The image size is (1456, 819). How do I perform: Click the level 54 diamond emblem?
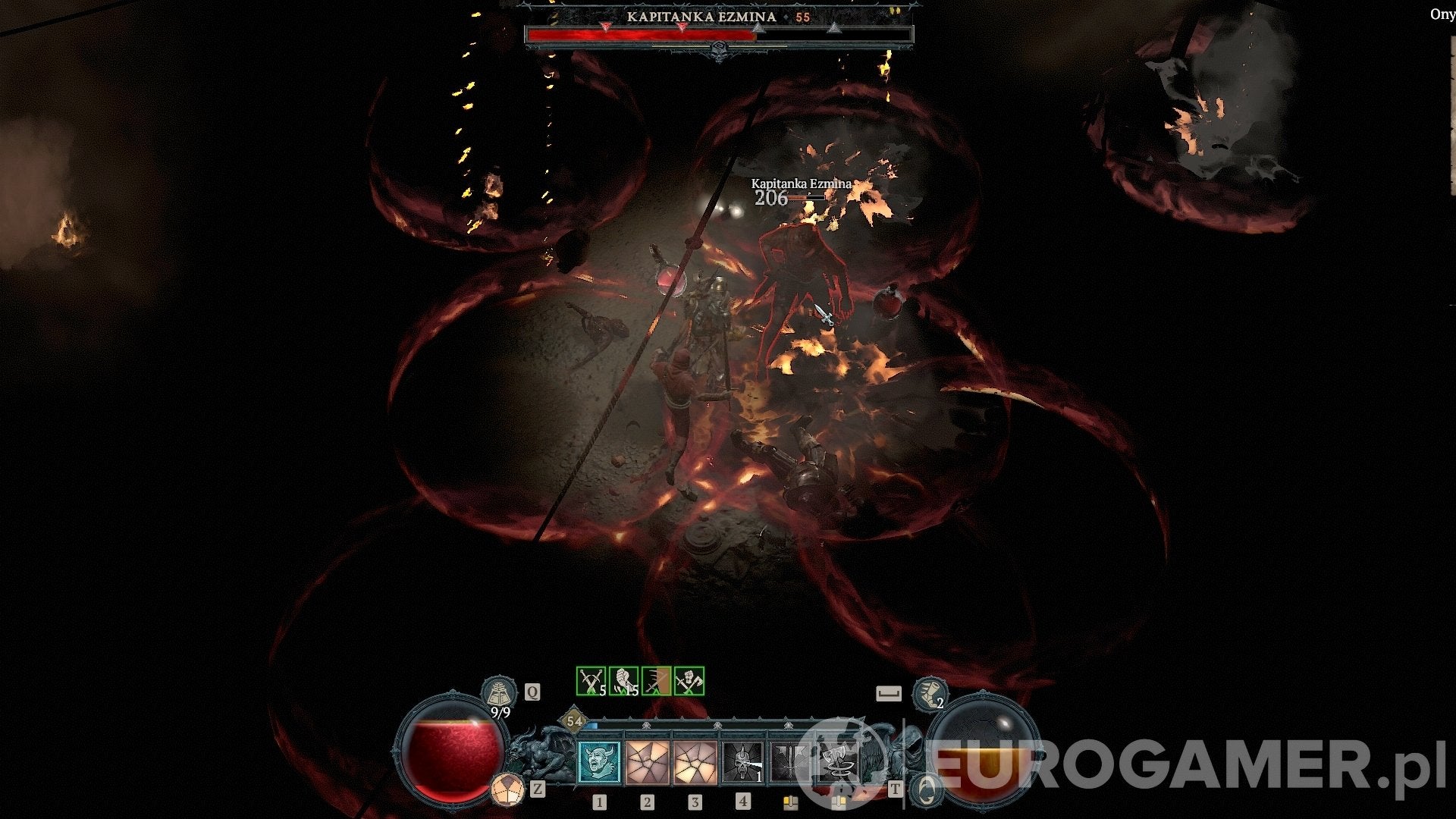click(574, 721)
